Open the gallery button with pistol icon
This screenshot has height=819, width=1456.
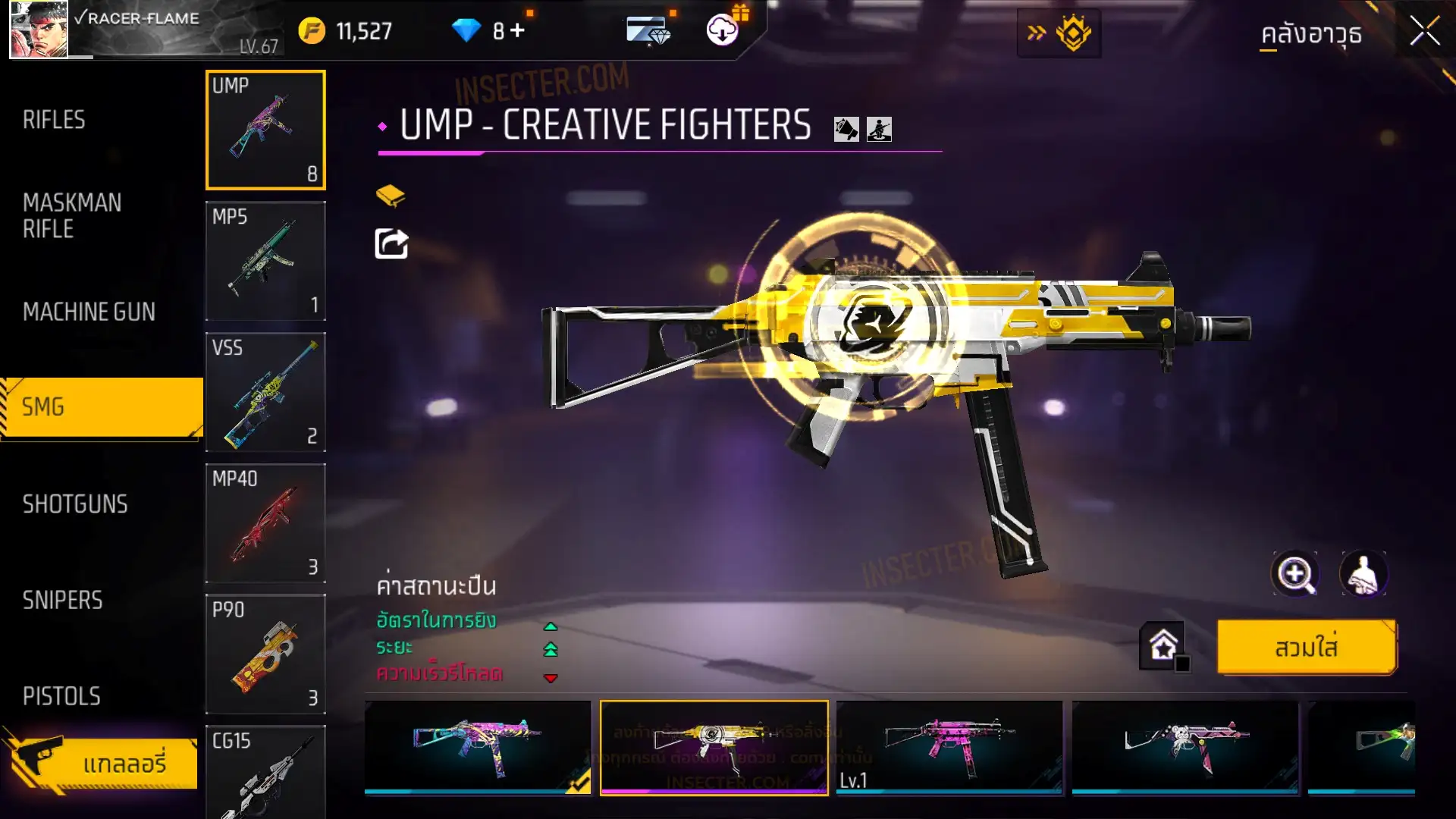tap(102, 762)
